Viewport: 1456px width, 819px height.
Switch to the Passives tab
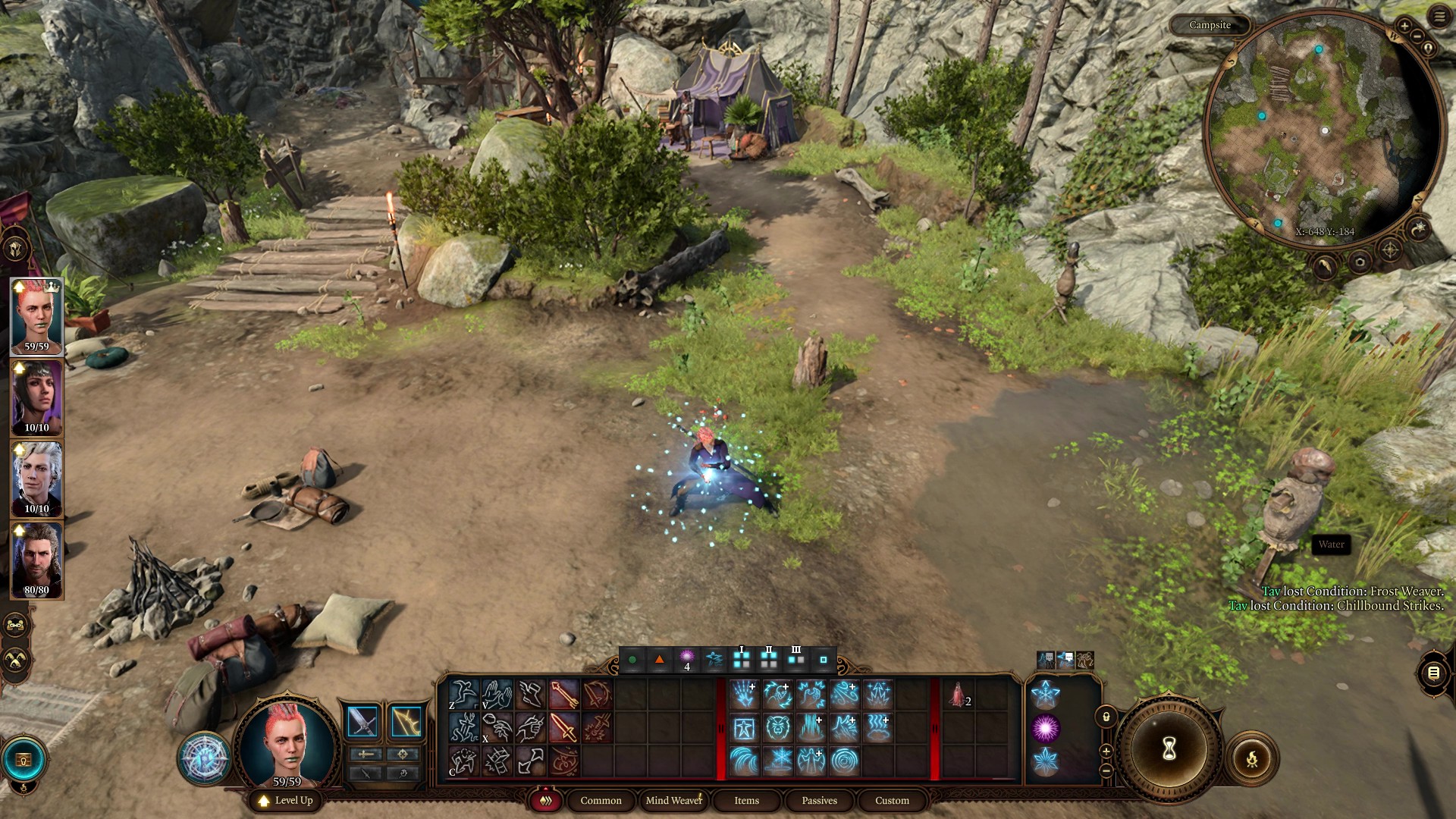(x=819, y=800)
